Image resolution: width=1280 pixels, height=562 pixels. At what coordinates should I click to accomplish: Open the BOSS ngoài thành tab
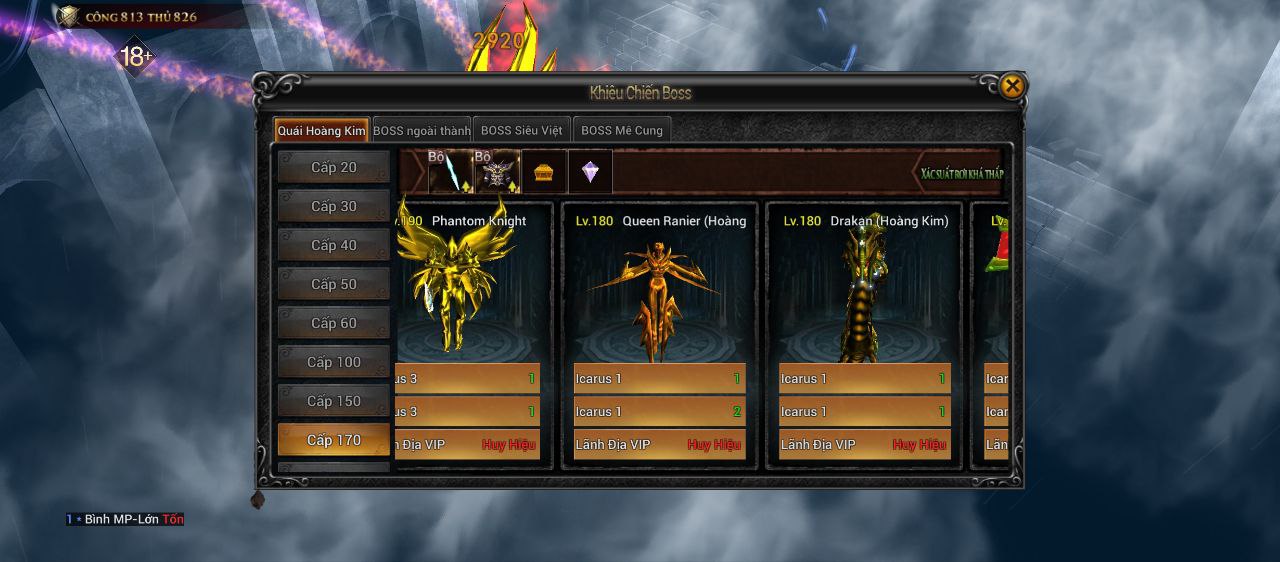pyautogui.click(x=421, y=131)
